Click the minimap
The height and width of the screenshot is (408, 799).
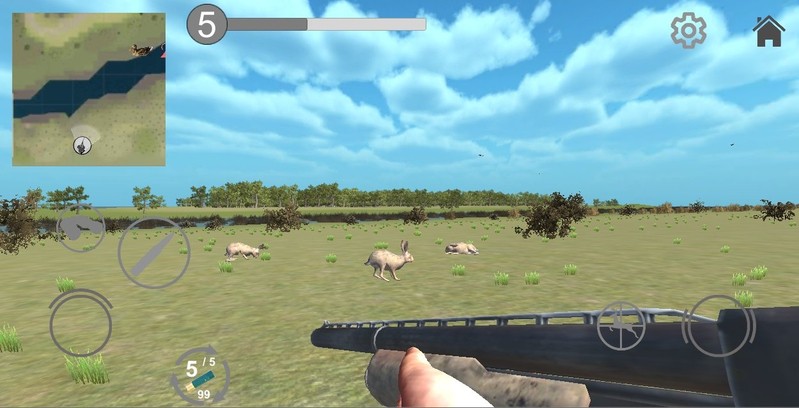pos(89,89)
